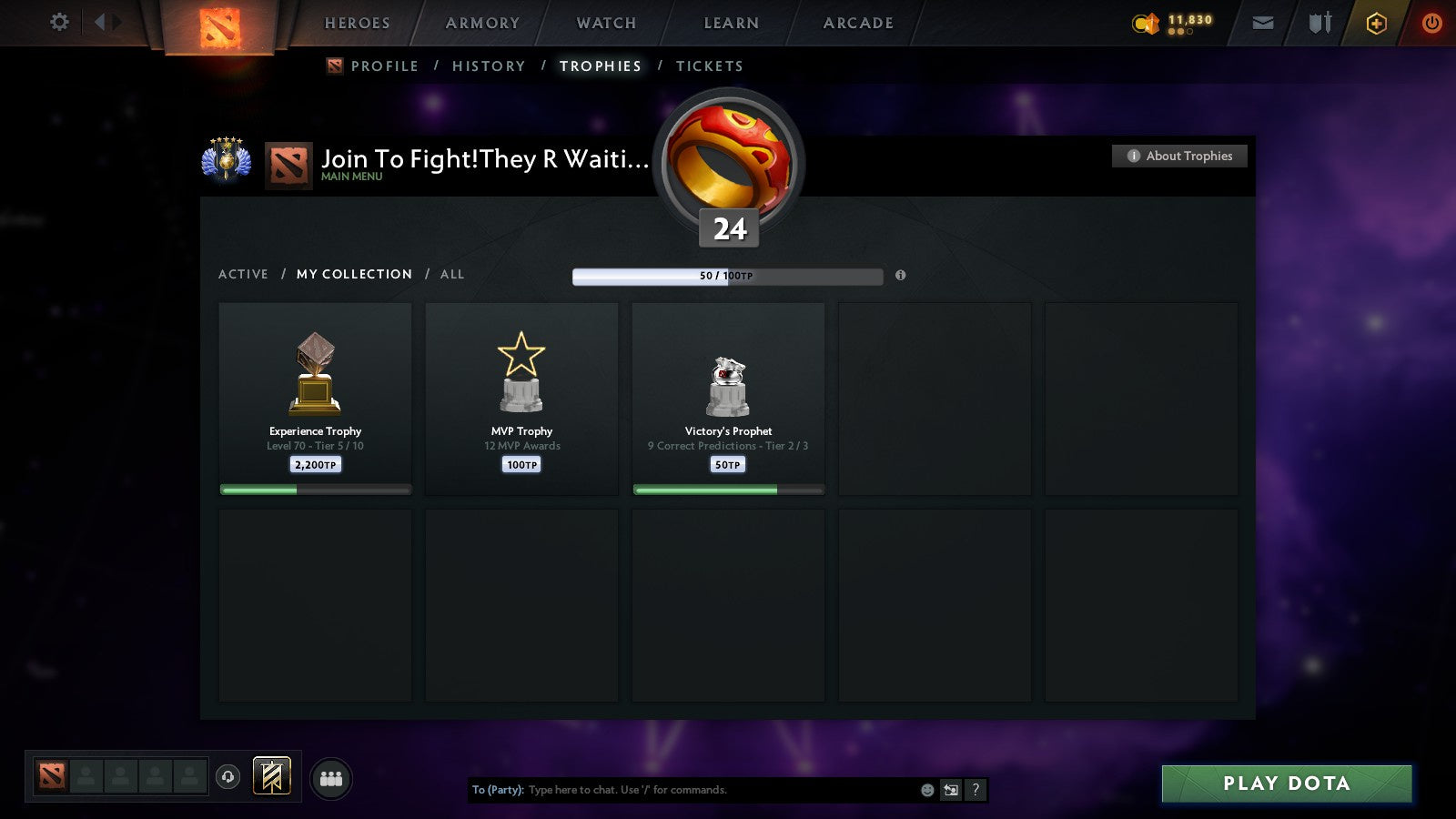Switch to the PROFILE tab

pos(385,66)
